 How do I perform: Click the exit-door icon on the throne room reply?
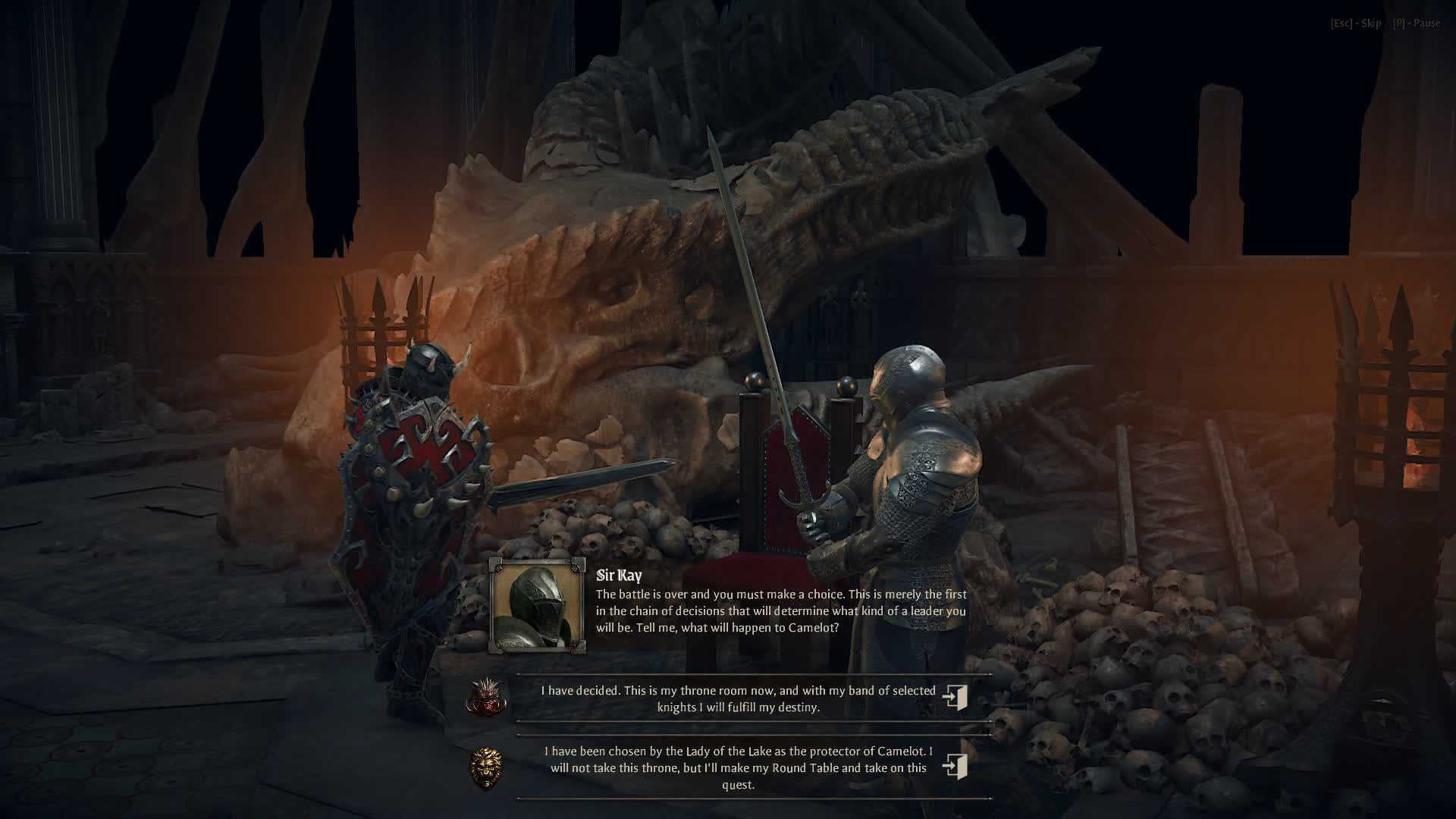coord(955,697)
